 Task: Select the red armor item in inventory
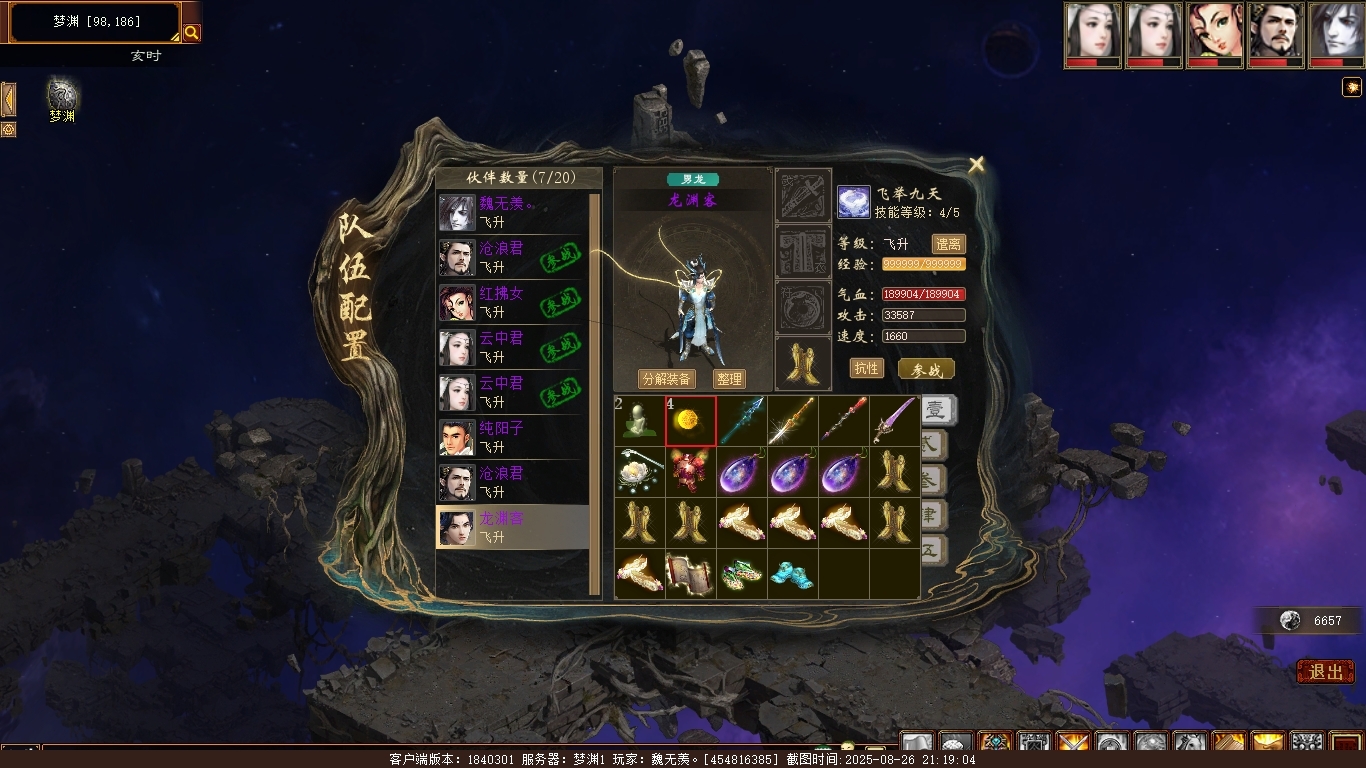click(x=691, y=472)
